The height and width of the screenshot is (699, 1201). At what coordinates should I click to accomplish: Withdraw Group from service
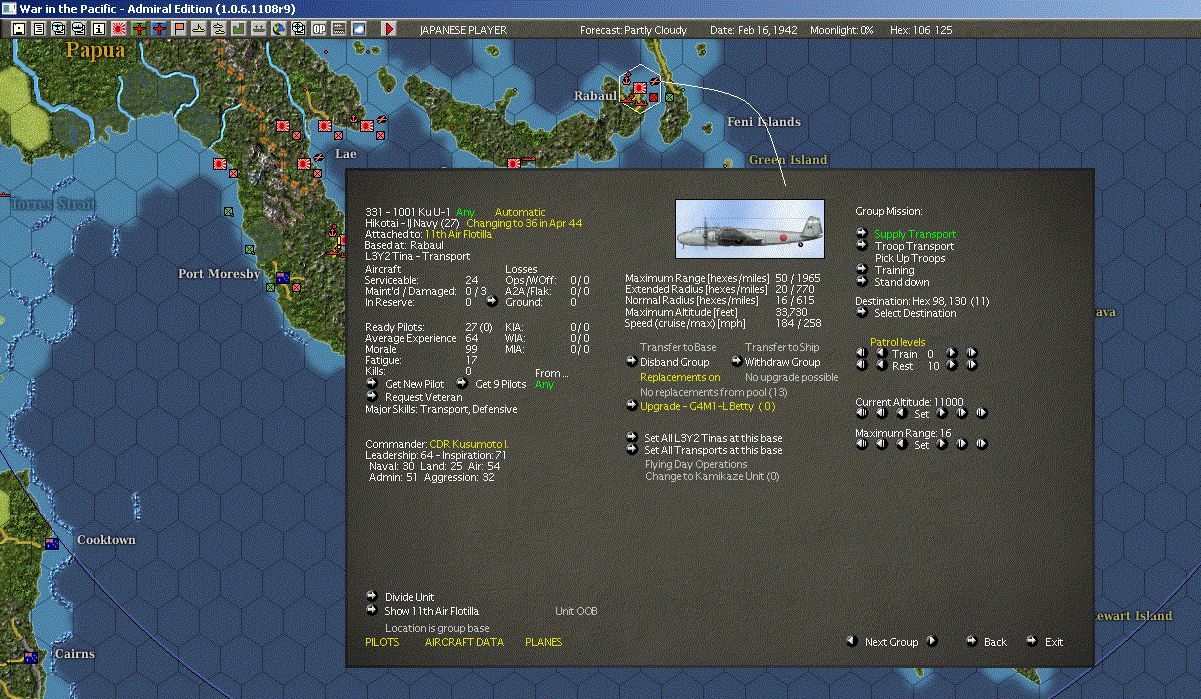point(782,362)
